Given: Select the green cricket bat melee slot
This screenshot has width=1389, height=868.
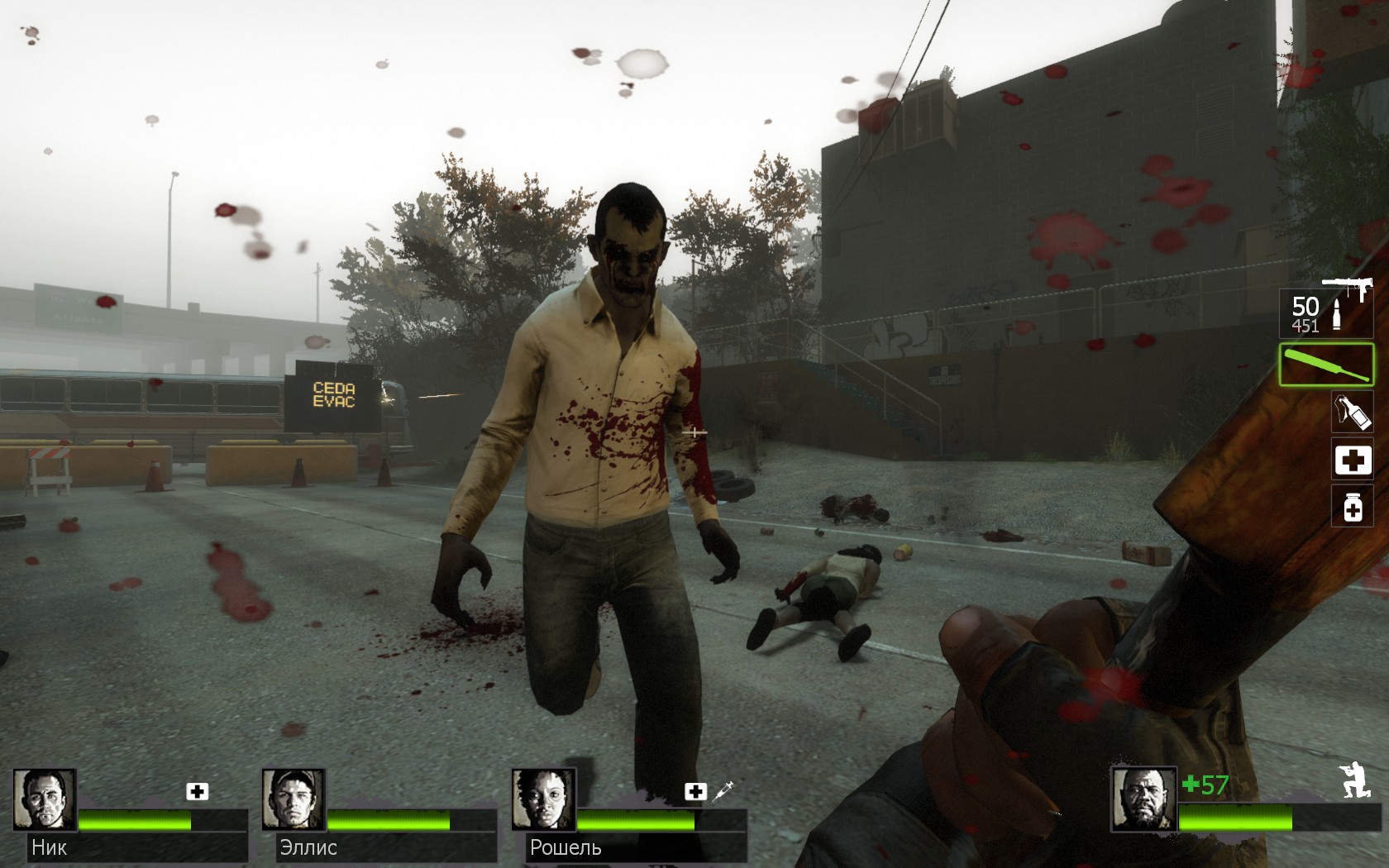Looking at the screenshot, I should [1325, 365].
